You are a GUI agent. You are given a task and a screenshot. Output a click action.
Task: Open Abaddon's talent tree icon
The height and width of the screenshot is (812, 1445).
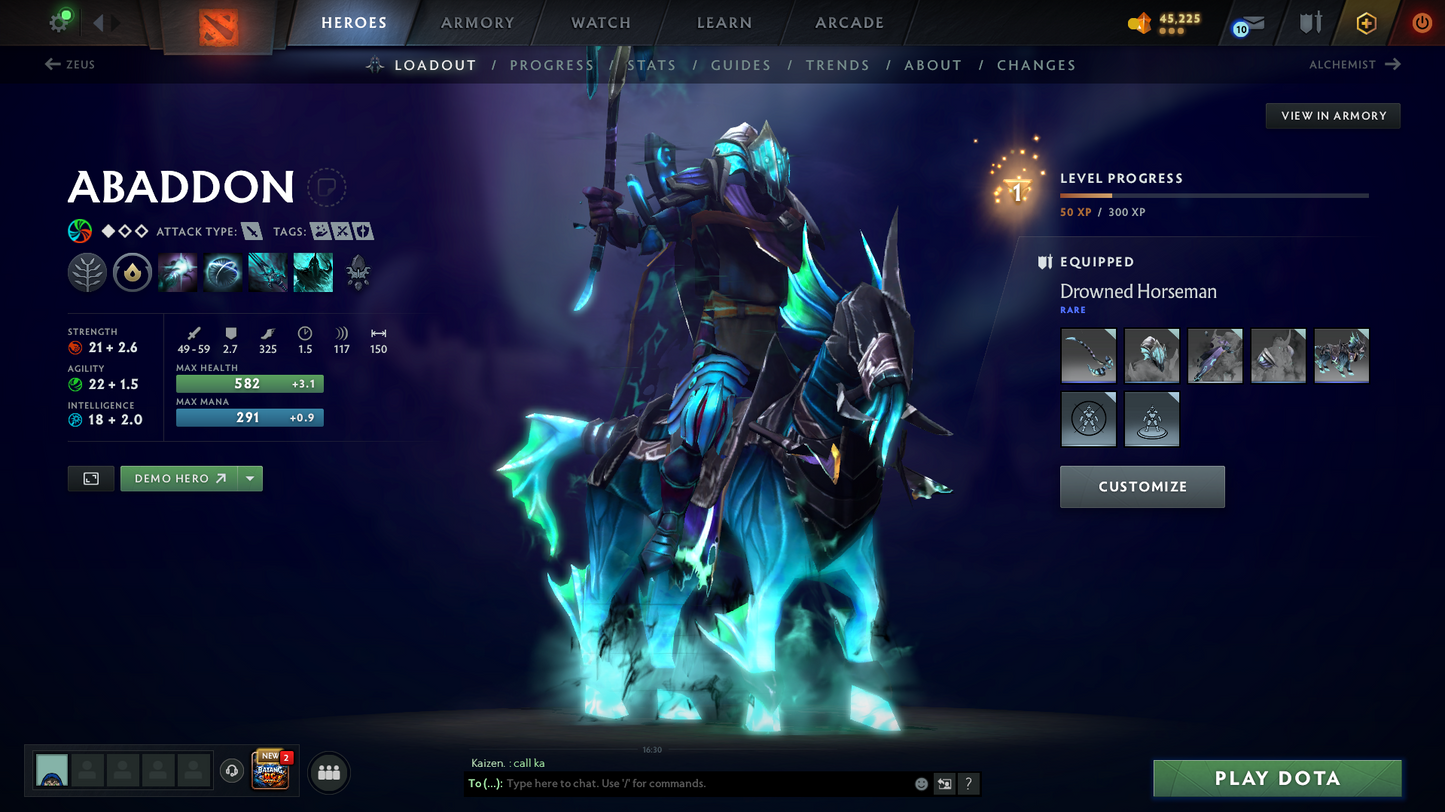[x=87, y=272]
